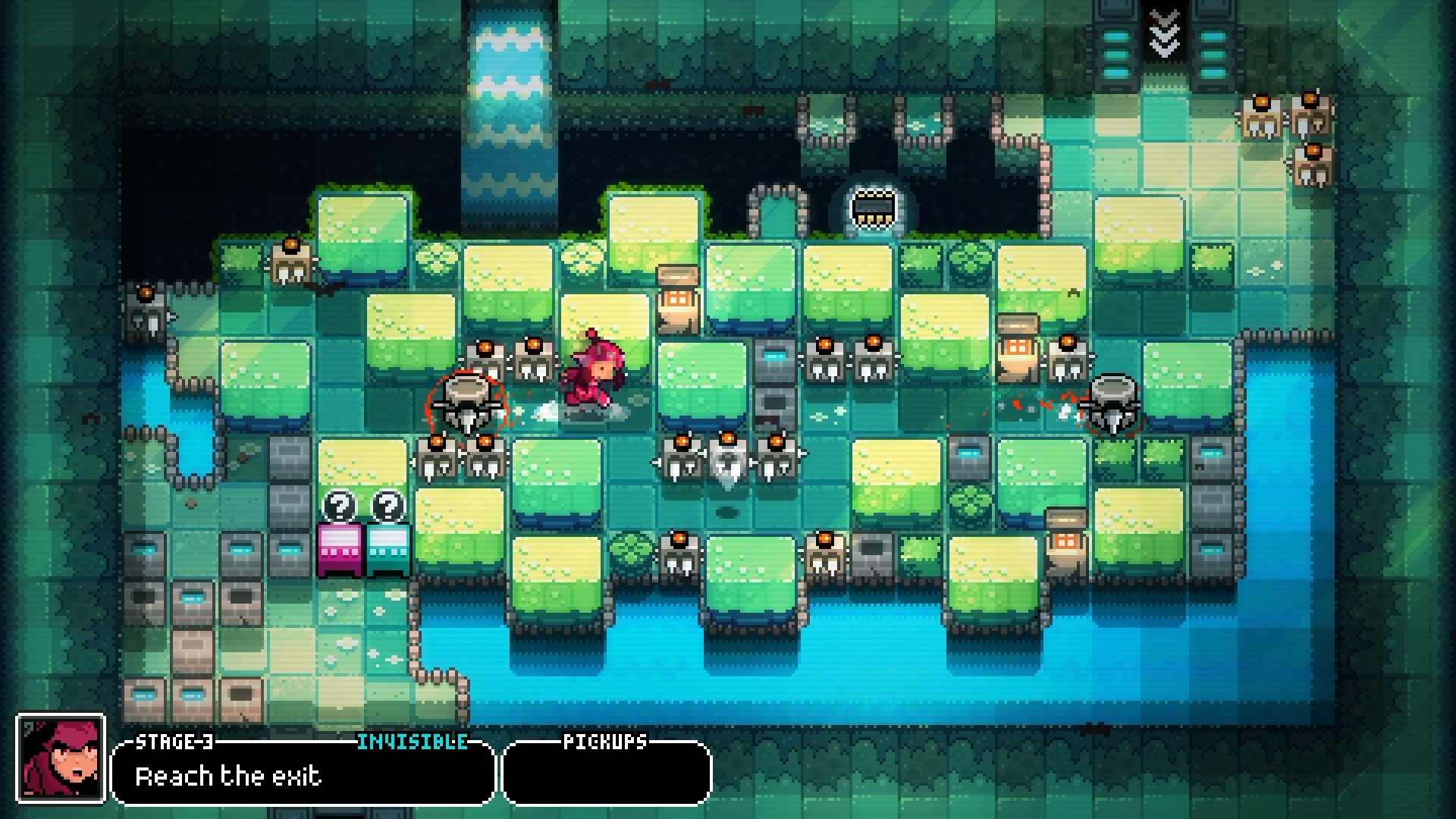
Task: Select the pink question-mark vending machine
Action: tap(343, 544)
